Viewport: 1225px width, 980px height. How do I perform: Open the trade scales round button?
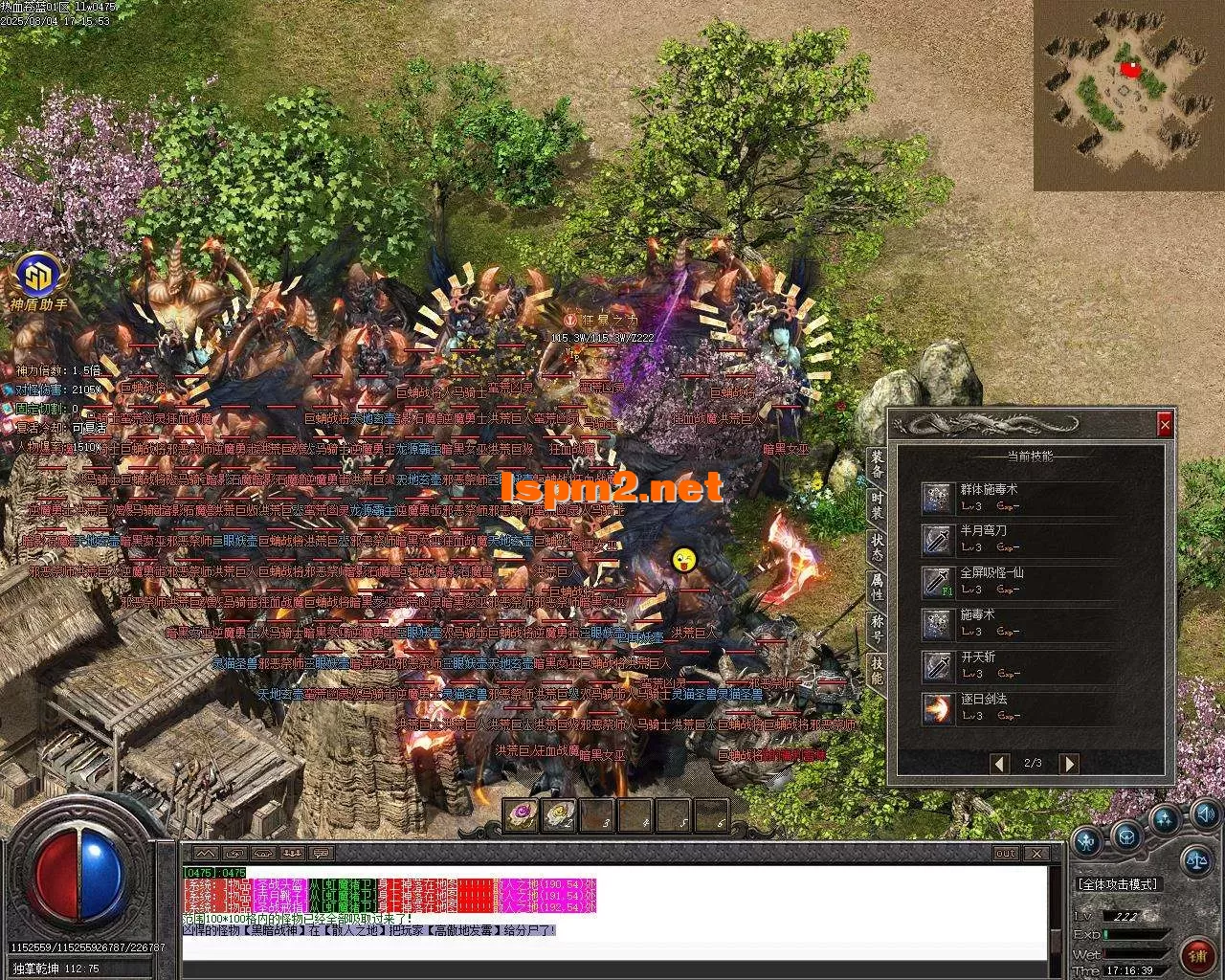1195,860
